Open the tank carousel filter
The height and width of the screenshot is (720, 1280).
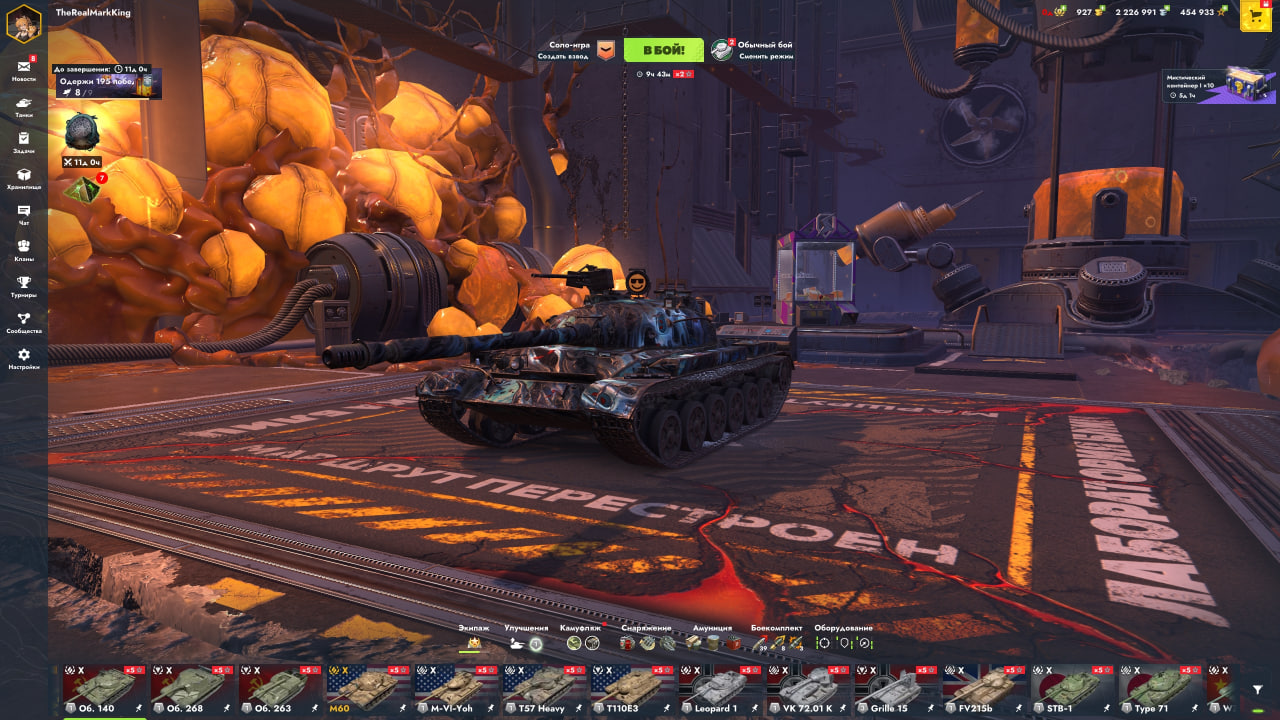(x=1257, y=689)
